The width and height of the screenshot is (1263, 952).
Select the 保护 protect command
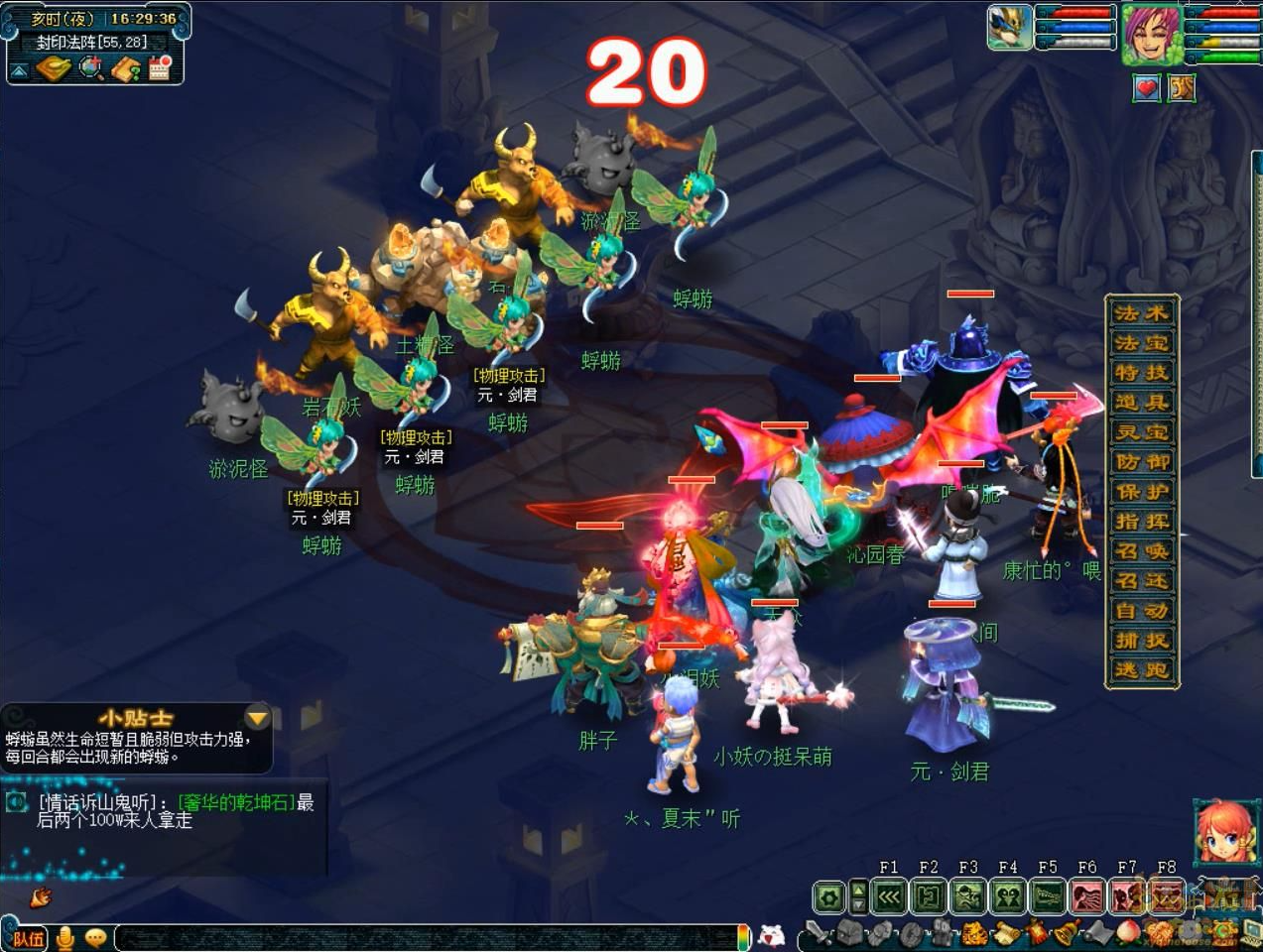tap(1142, 492)
